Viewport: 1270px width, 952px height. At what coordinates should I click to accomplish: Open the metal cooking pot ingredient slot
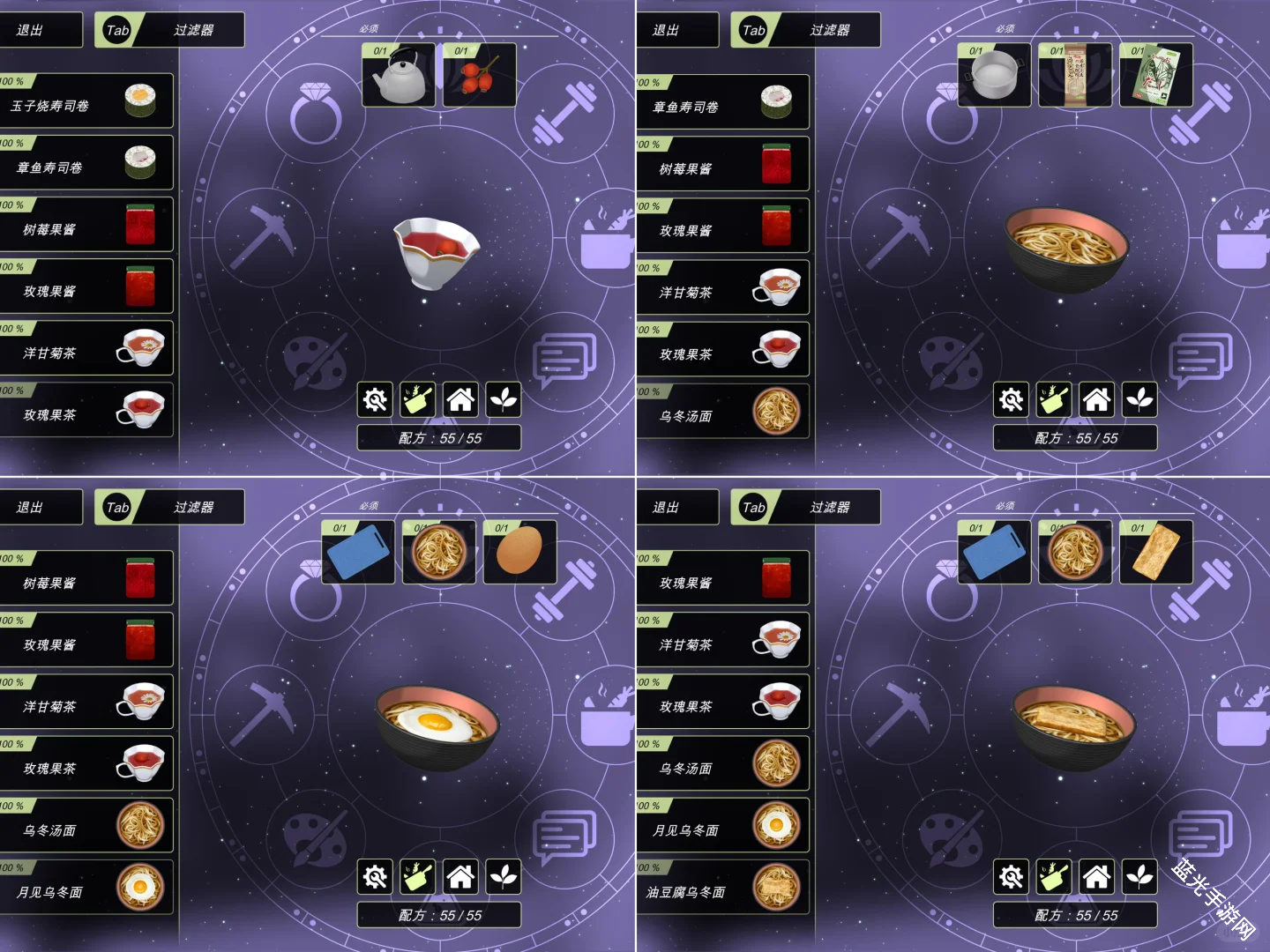click(994, 76)
